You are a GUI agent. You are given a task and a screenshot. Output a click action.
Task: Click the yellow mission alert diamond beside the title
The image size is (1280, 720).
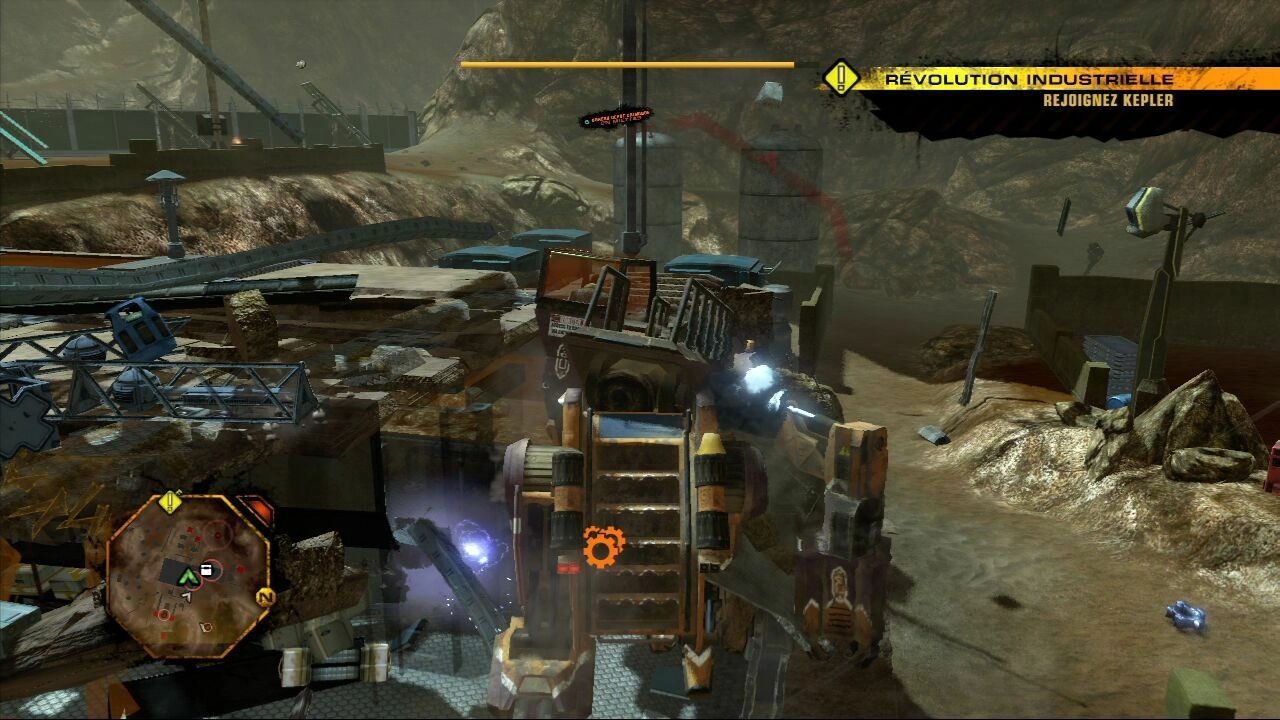pyautogui.click(x=841, y=77)
